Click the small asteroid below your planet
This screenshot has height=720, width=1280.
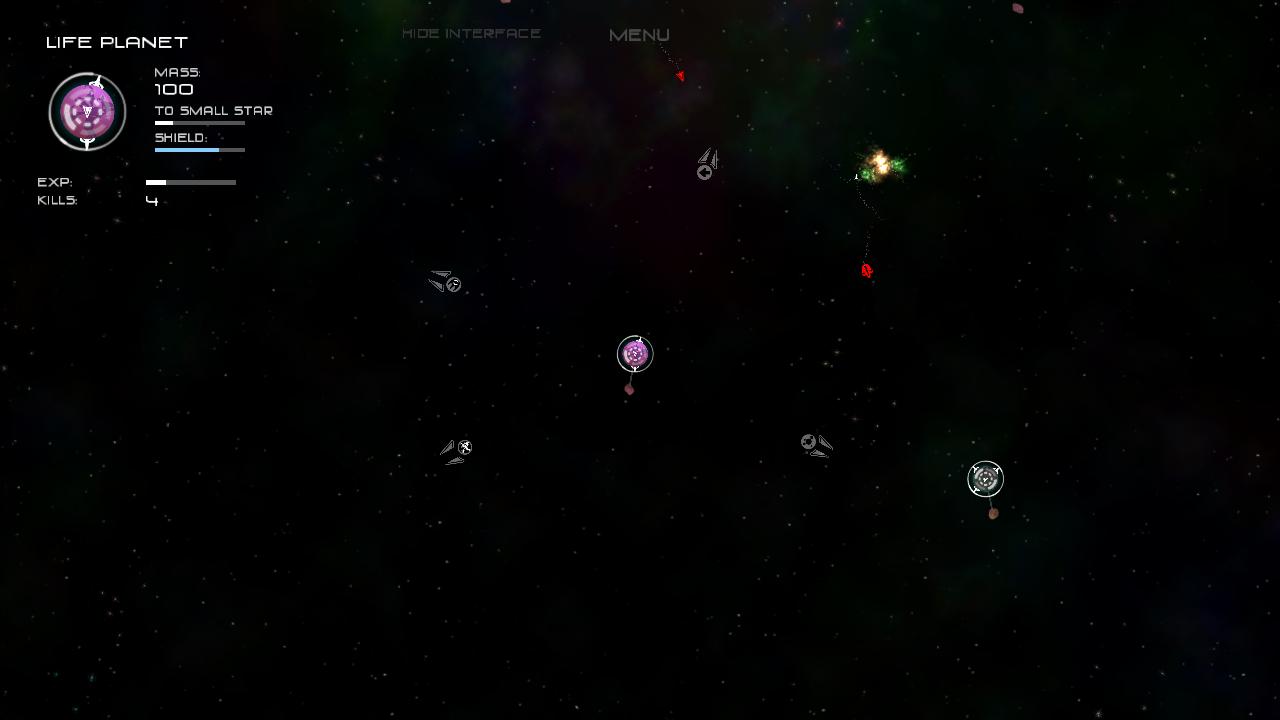[x=630, y=388]
